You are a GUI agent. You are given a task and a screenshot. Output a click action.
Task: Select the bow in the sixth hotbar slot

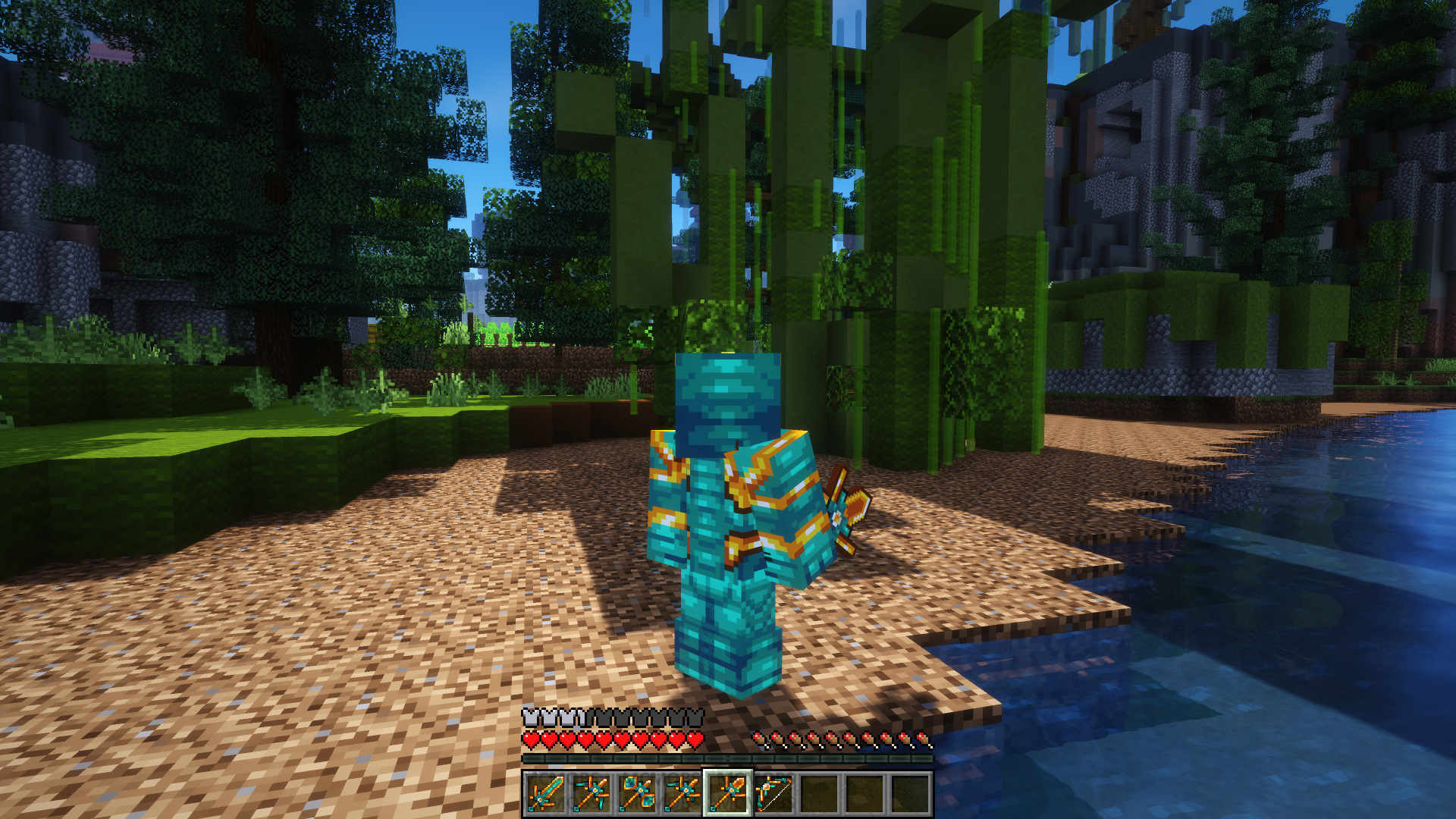774,793
